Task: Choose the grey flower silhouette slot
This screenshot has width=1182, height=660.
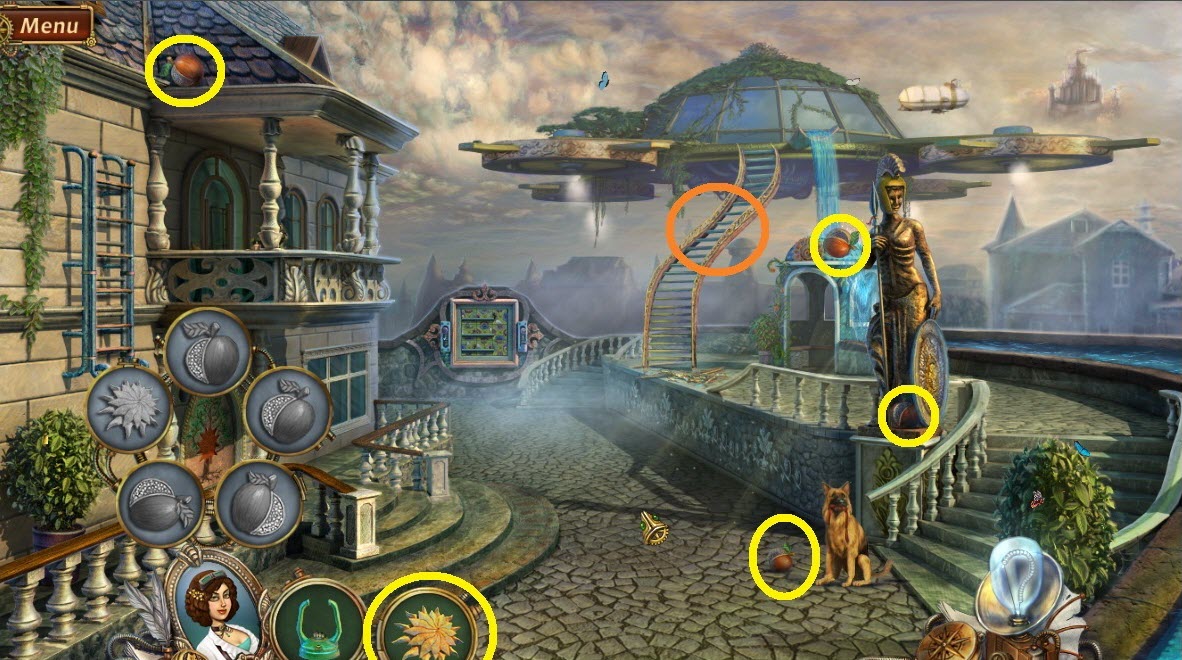Action: click(129, 410)
